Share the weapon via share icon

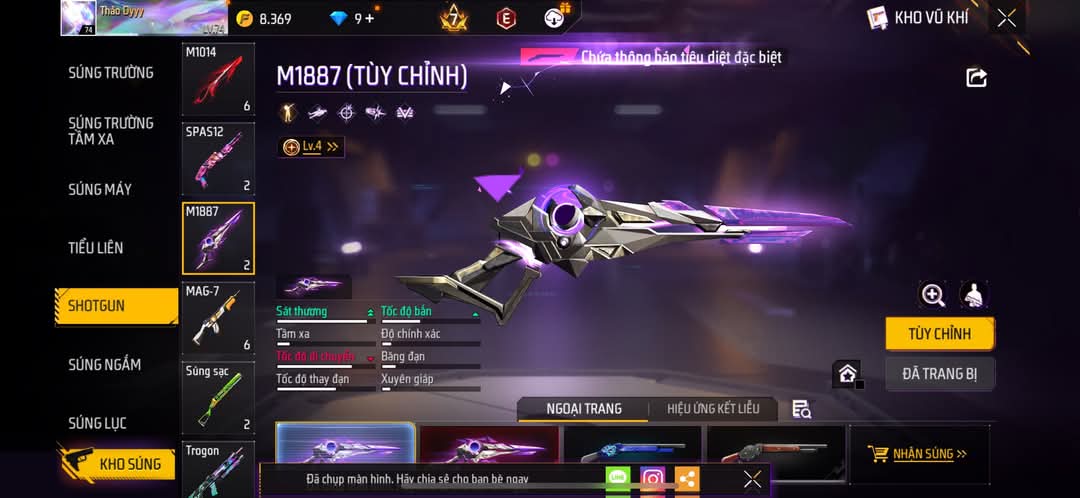click(x=976, y=77)
